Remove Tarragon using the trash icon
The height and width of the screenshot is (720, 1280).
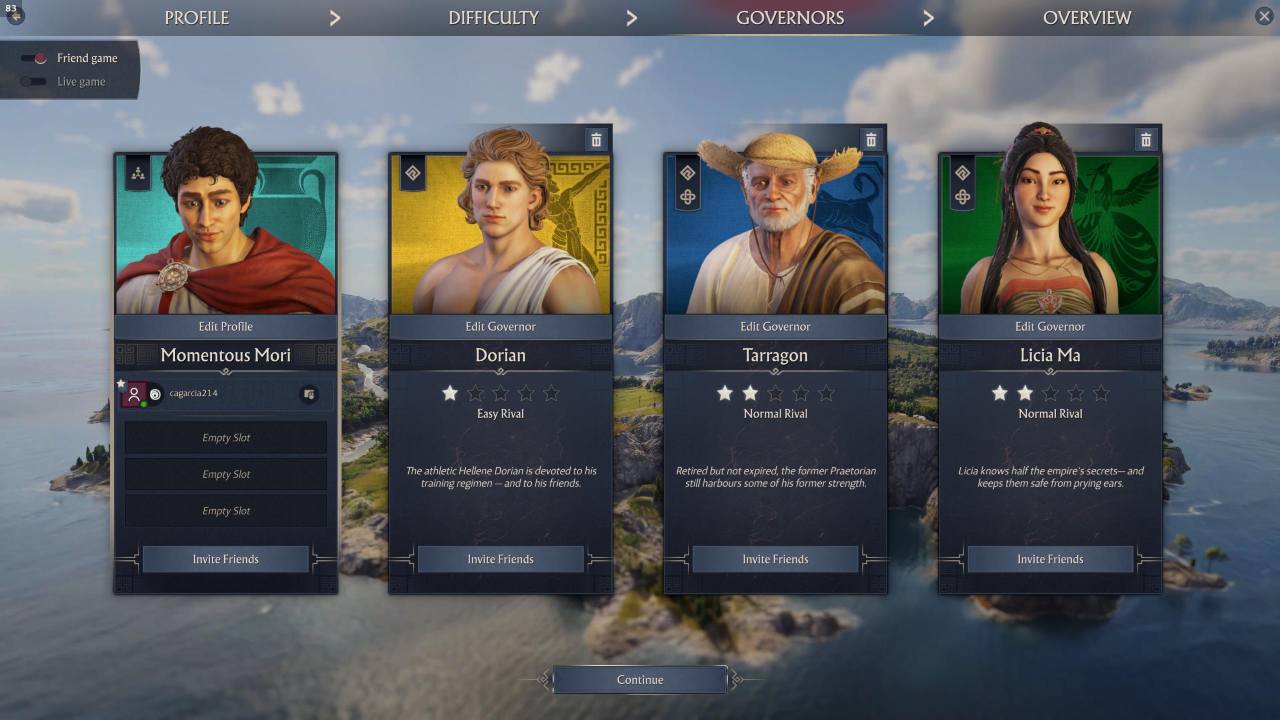(871, 140)
